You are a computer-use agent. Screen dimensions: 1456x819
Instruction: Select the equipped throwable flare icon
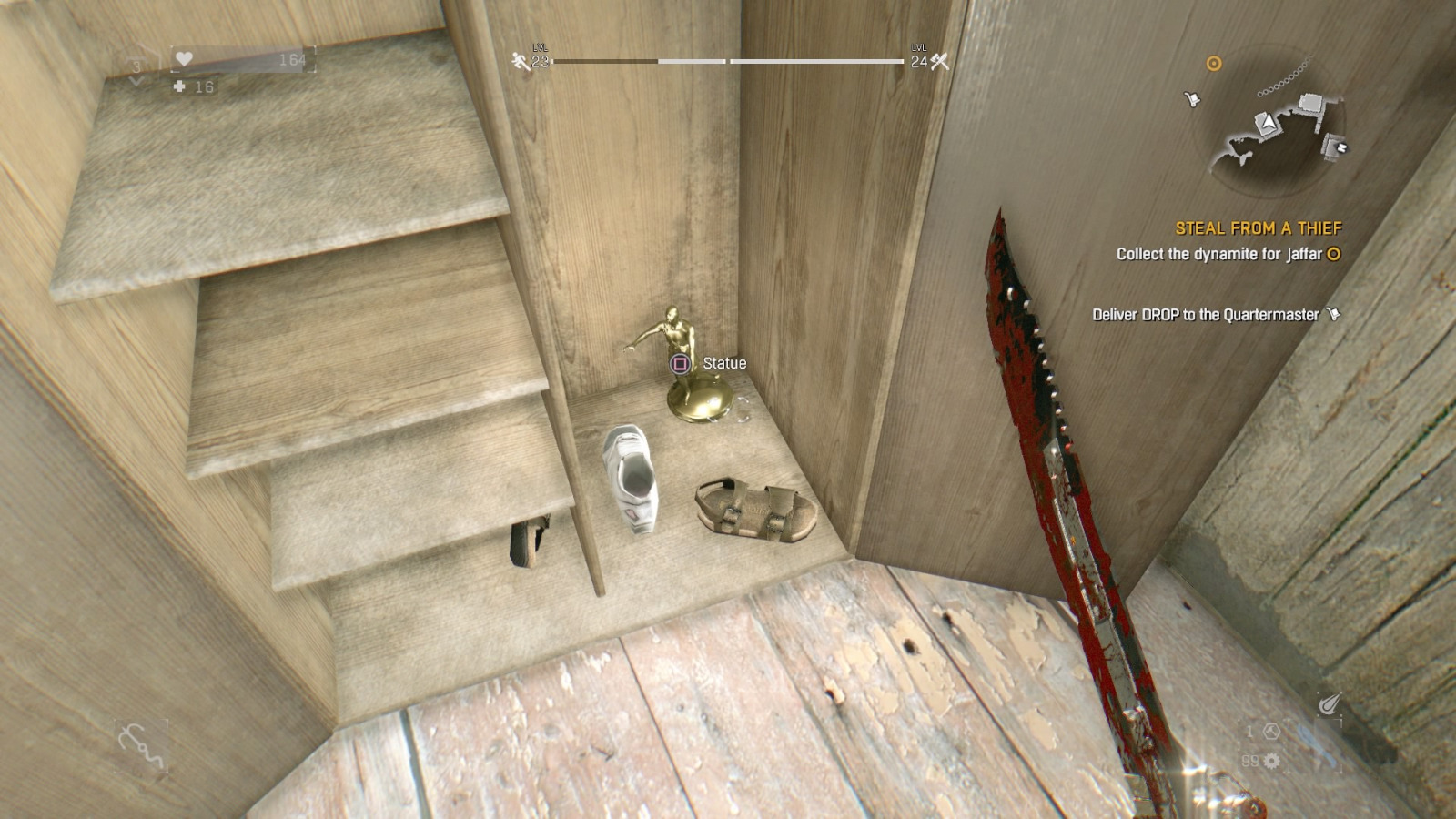tap(1329, 703)
